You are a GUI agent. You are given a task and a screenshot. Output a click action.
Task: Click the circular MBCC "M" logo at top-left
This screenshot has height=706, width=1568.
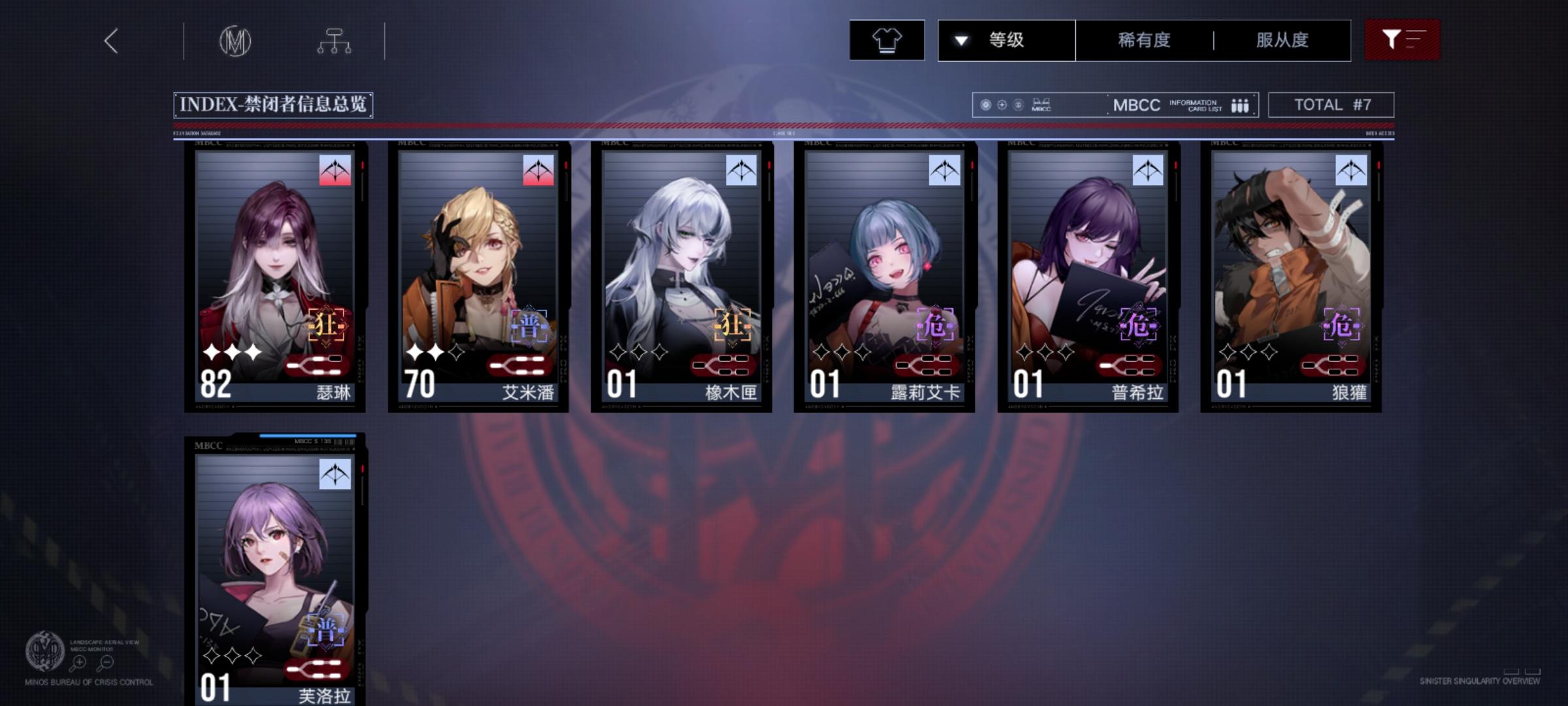coord(237,41)
